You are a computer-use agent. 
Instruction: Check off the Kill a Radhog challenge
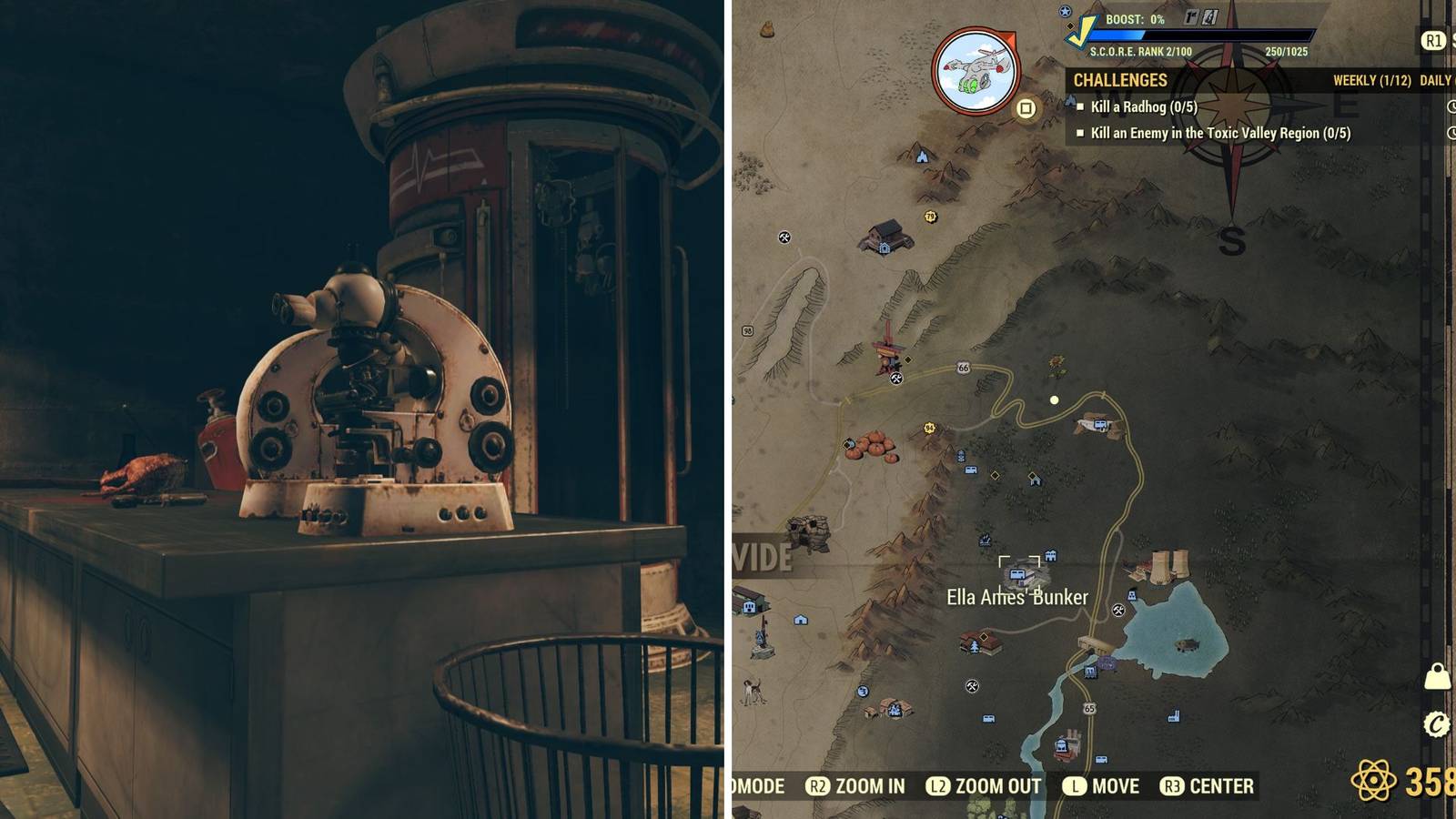pyautogui.click(x=1081, y=107)
